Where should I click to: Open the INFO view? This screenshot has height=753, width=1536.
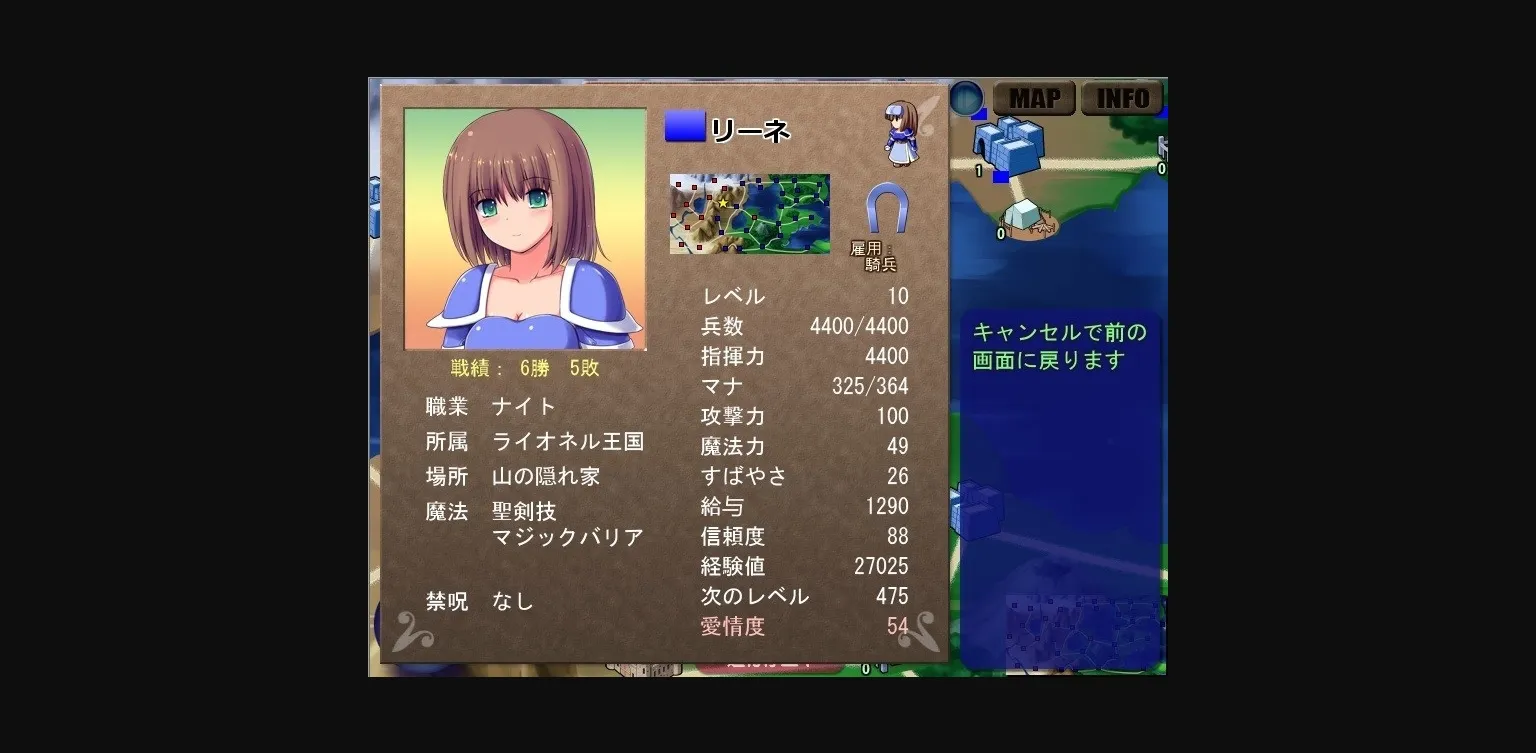point(1122,97)
